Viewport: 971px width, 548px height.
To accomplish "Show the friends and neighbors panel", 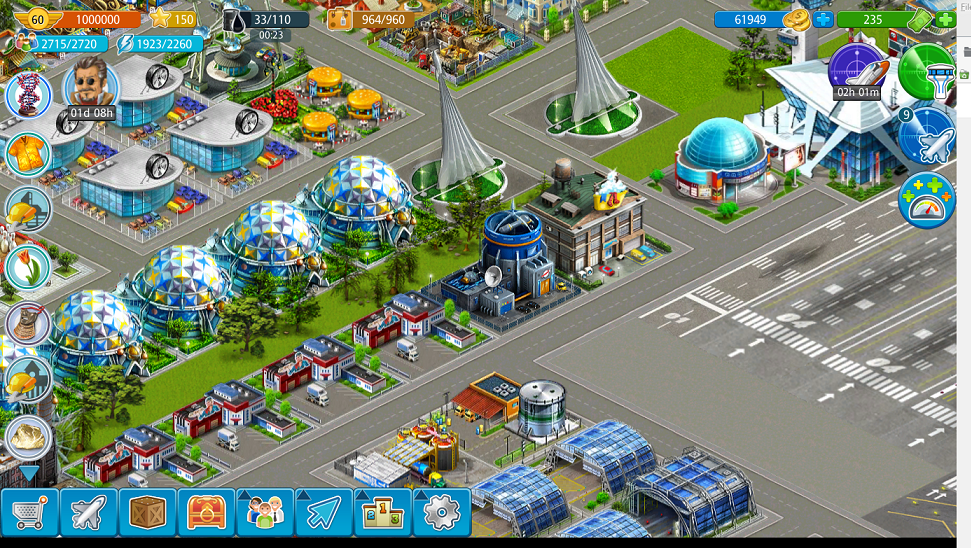I will 265,513.
